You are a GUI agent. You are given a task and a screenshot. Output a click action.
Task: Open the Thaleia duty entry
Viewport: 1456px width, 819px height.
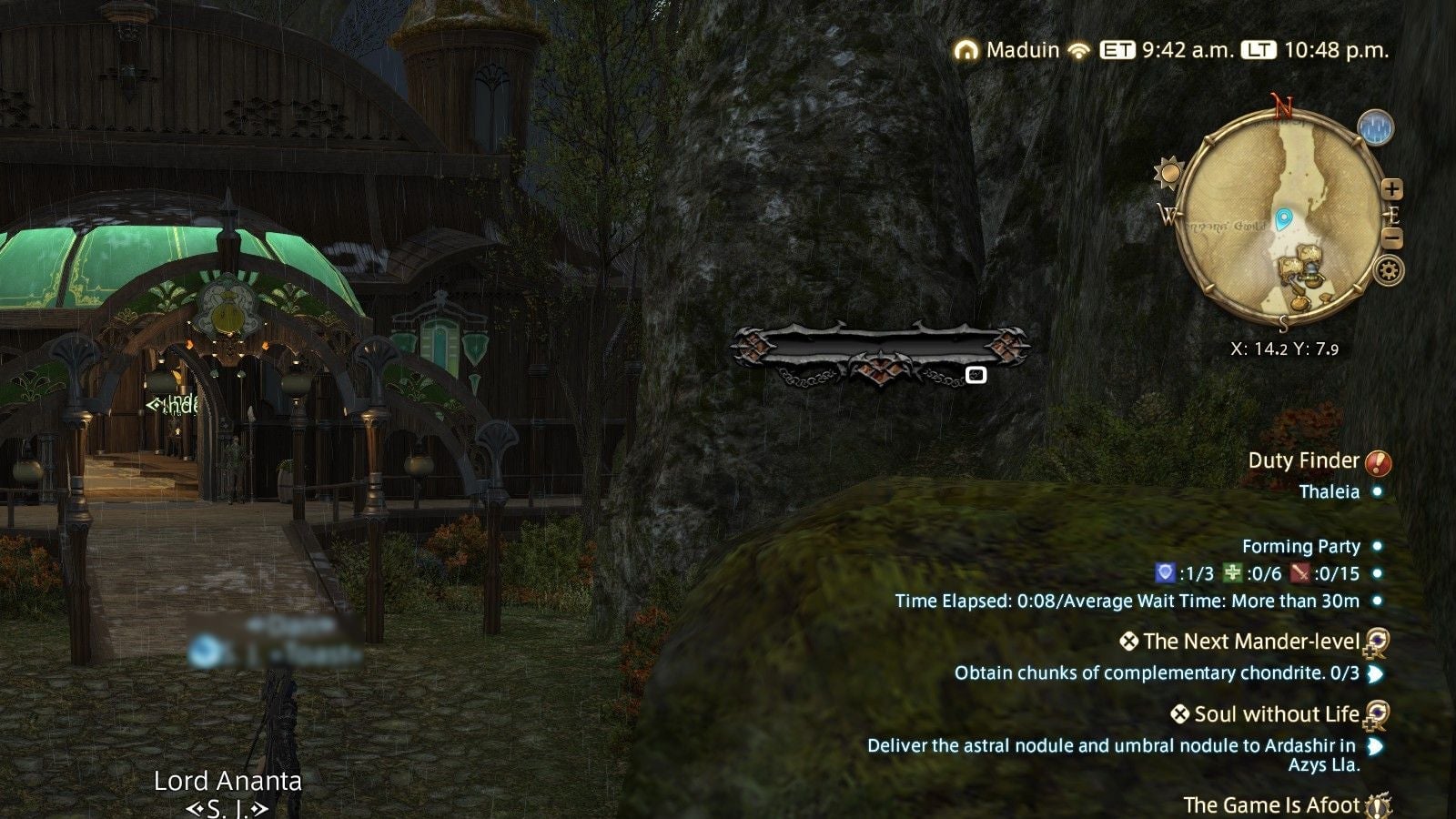coord(1330,490)
